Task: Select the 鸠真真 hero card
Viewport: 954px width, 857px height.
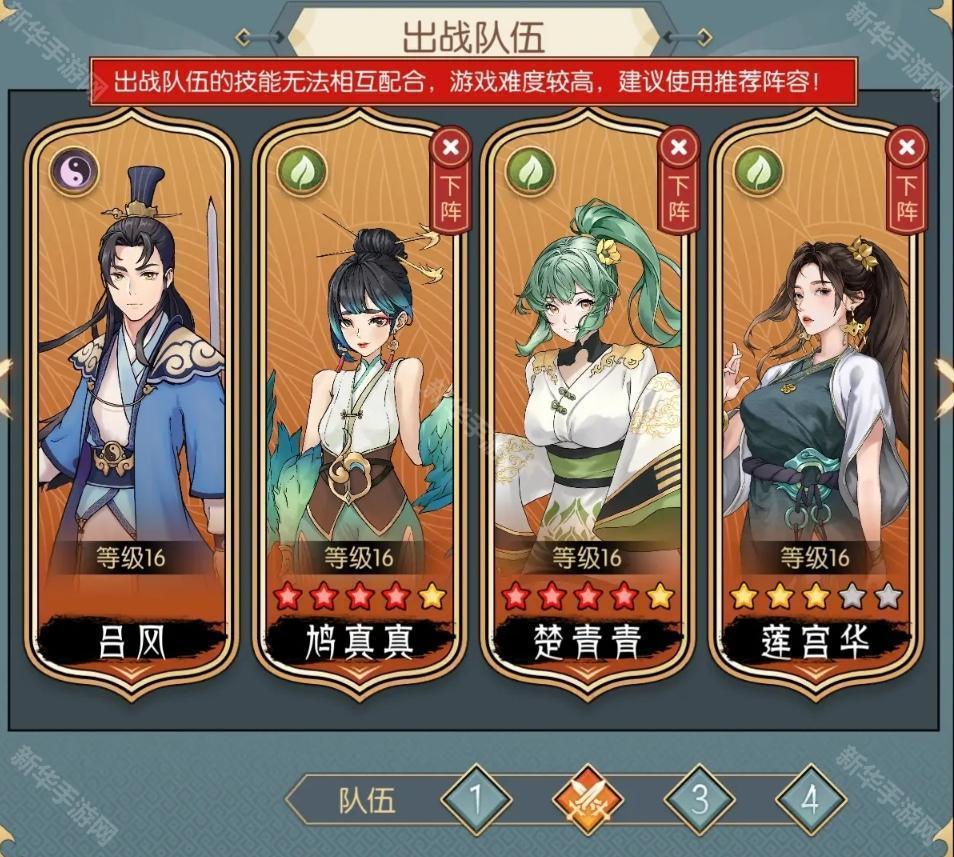Action: click(358, 400)
